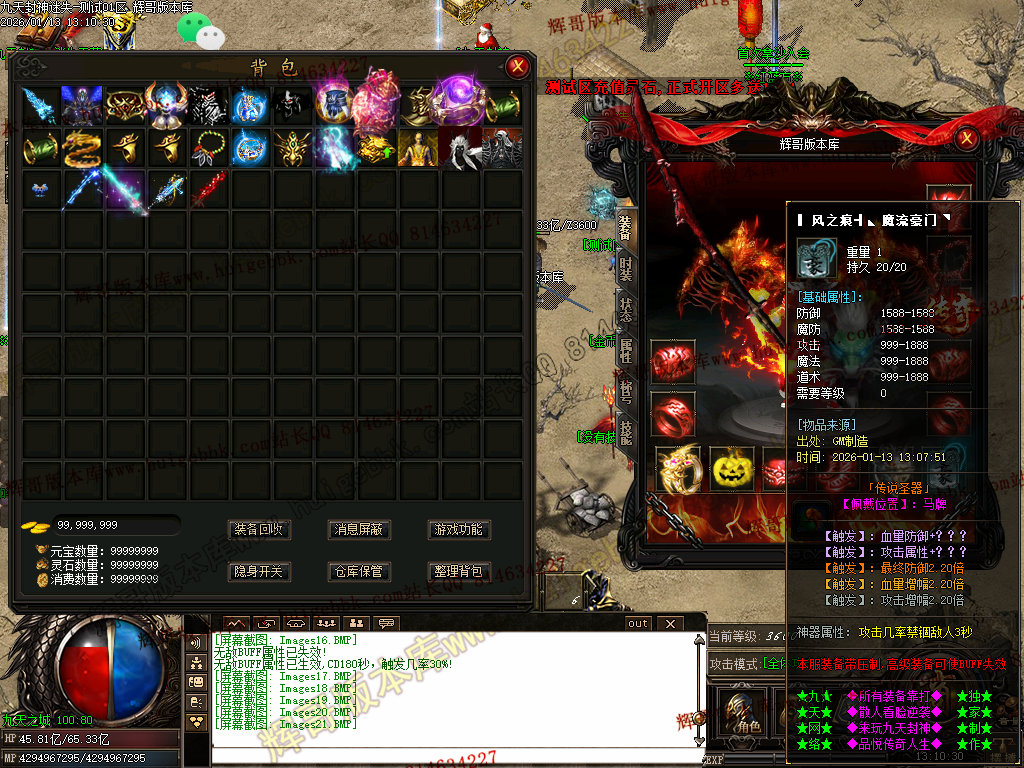Screen dimensions: 1024x768
Task: Open 仓库保管 warehouse storage
Action: [359, 572]
